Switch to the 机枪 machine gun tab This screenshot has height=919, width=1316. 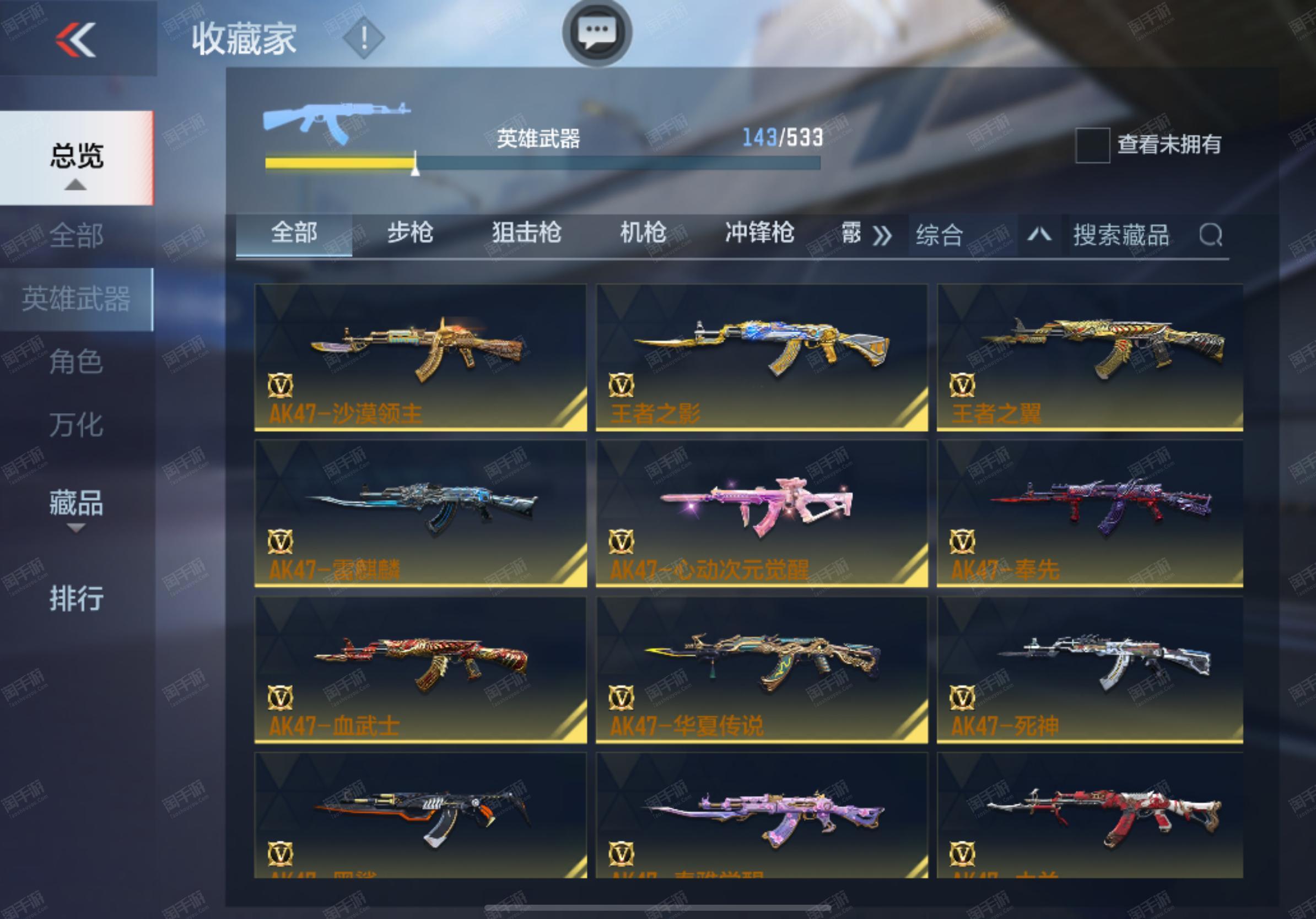(643, 233)
